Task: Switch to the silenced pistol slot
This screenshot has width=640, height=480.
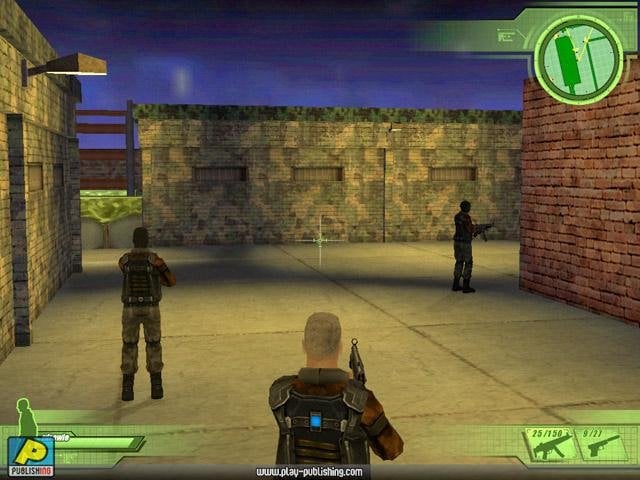Action: 605,444
